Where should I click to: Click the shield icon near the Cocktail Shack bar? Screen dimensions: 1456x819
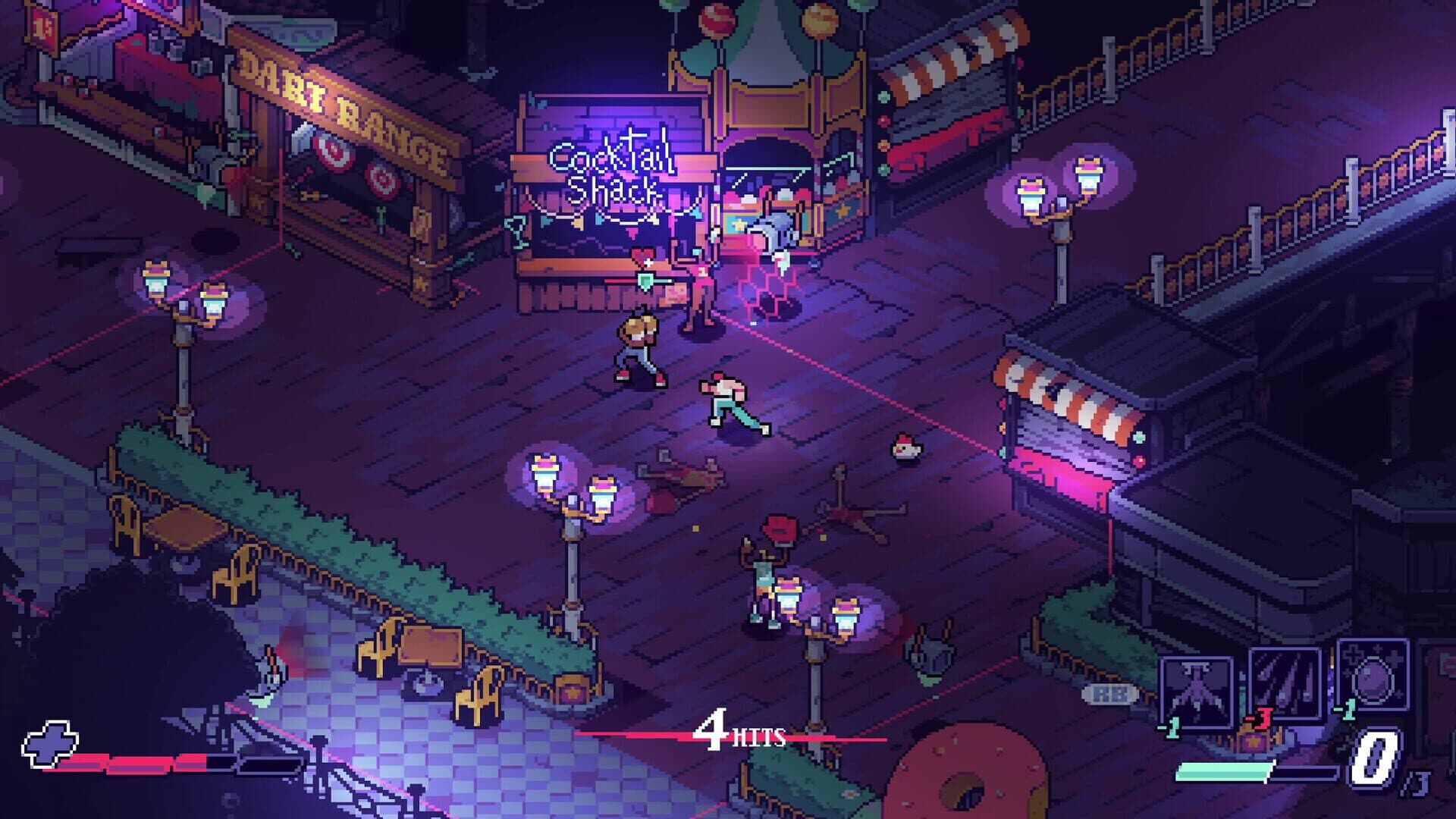(x=645, y=281)
